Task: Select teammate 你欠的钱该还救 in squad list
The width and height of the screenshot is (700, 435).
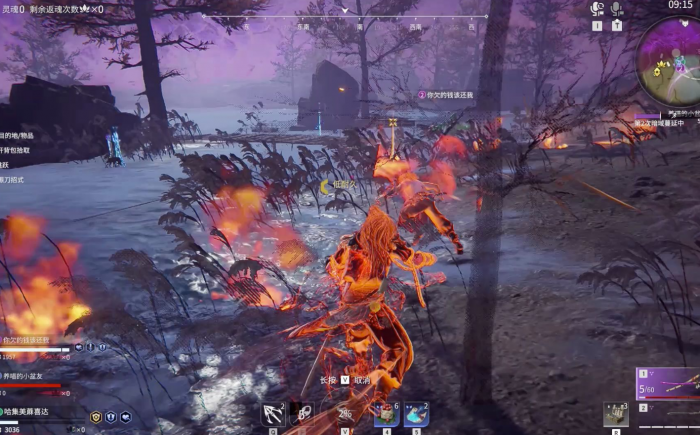Action: (40, 339)
